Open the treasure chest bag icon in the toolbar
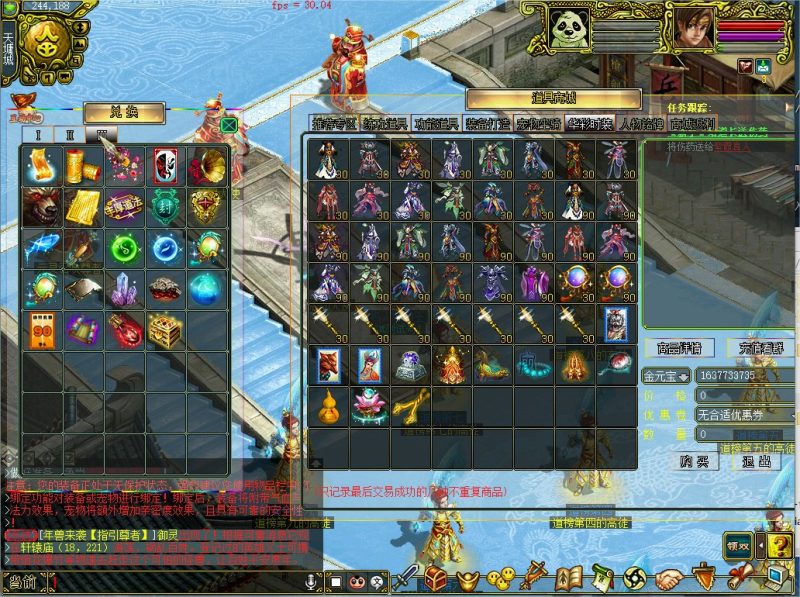Viewport: 800px width, 597px height. coord(436,578)
